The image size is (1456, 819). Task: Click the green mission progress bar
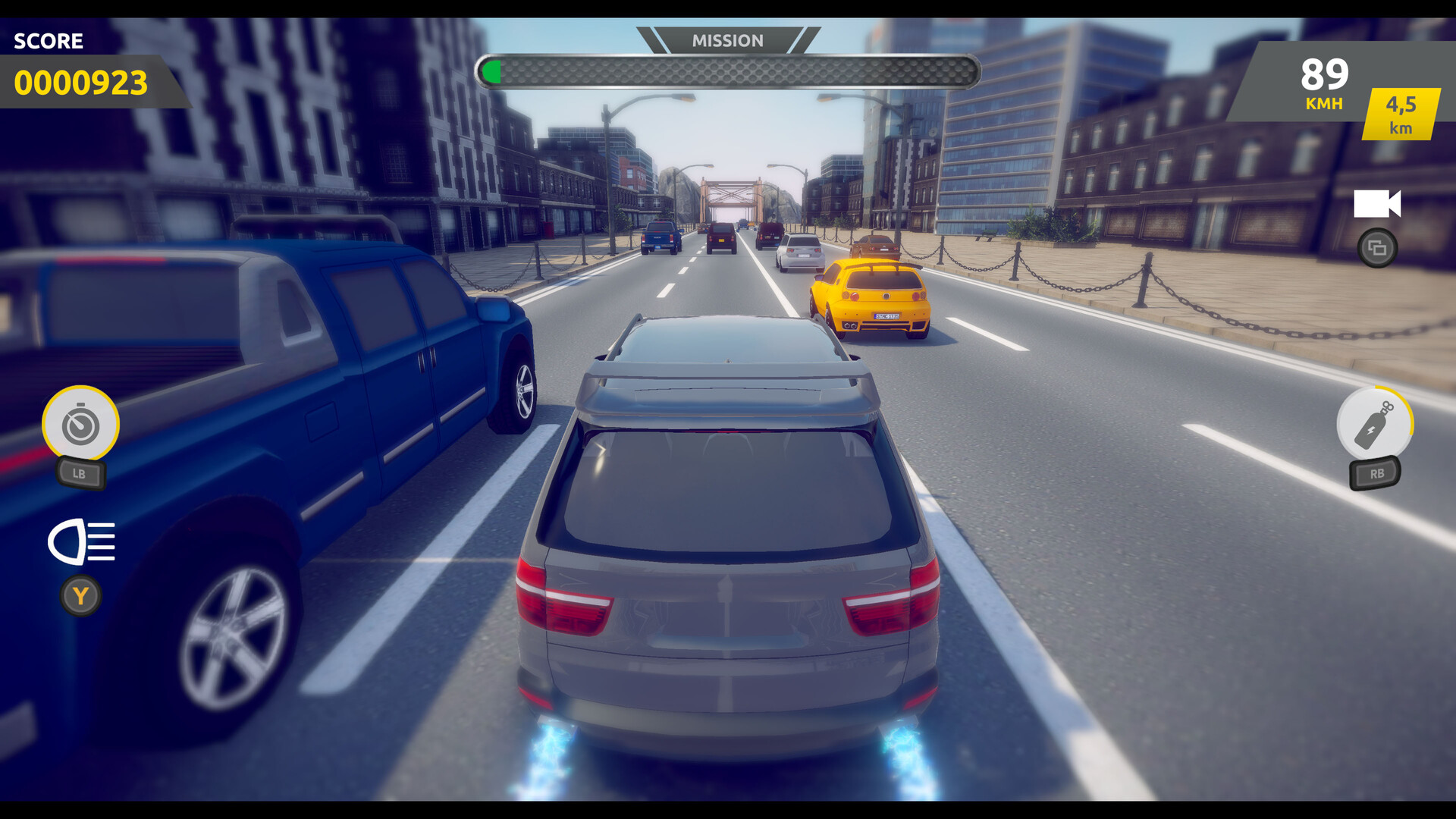coord(493,71)
